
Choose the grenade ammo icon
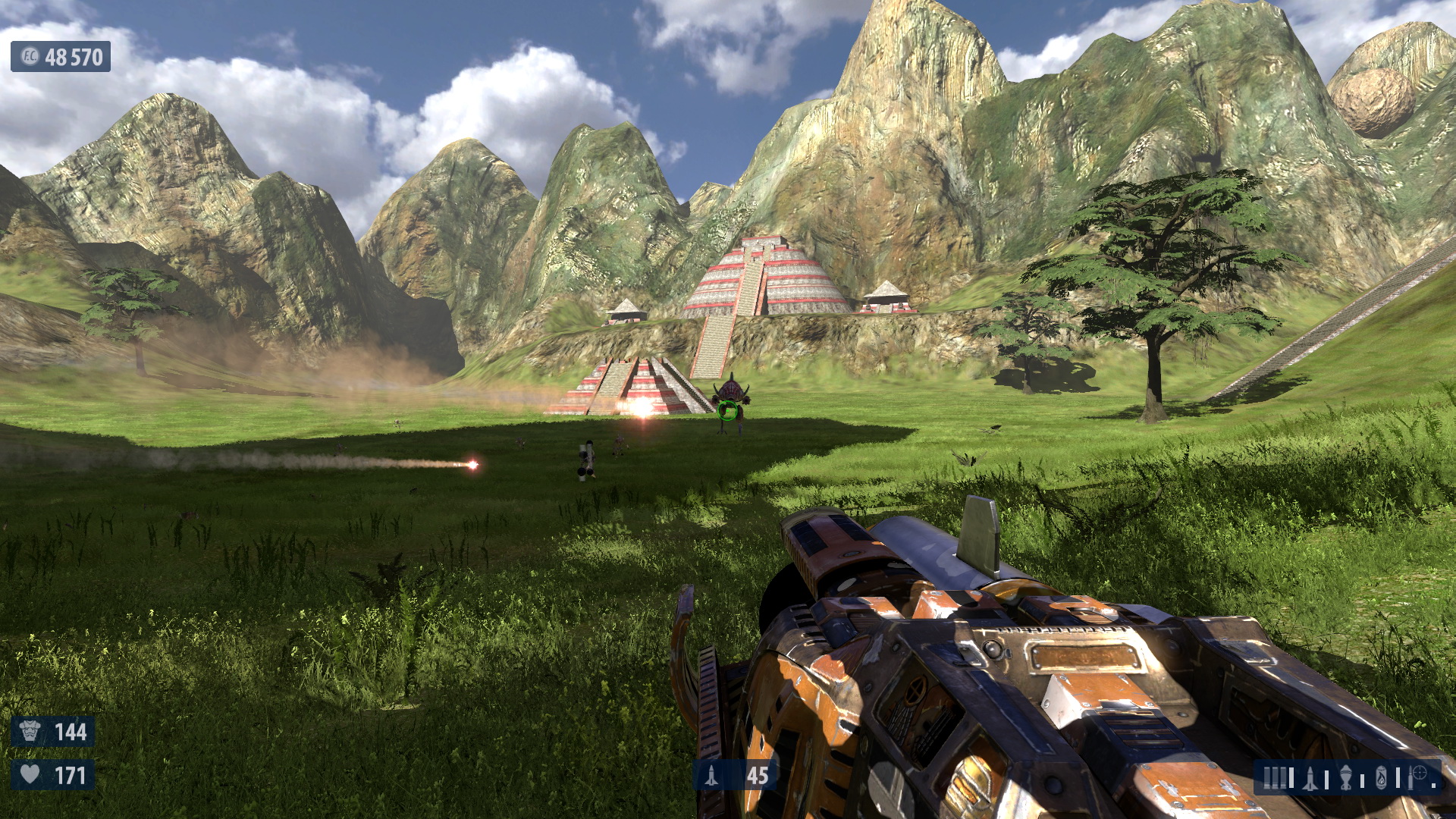click(x=1346, y=777)
